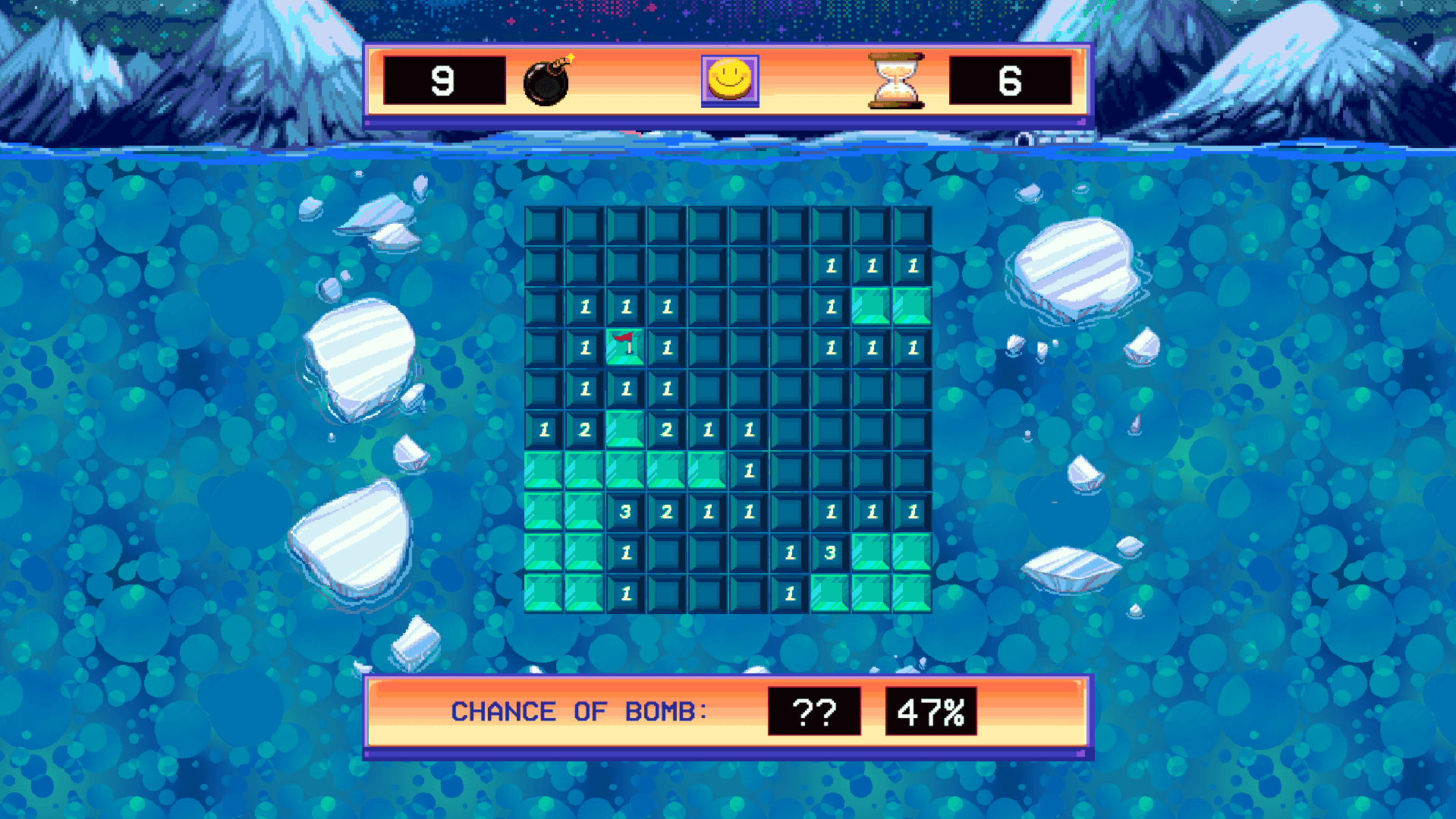1456x819 pixels.
Task: Open a tile in the bottom-right corner of the grid
Action: point(912,594)
